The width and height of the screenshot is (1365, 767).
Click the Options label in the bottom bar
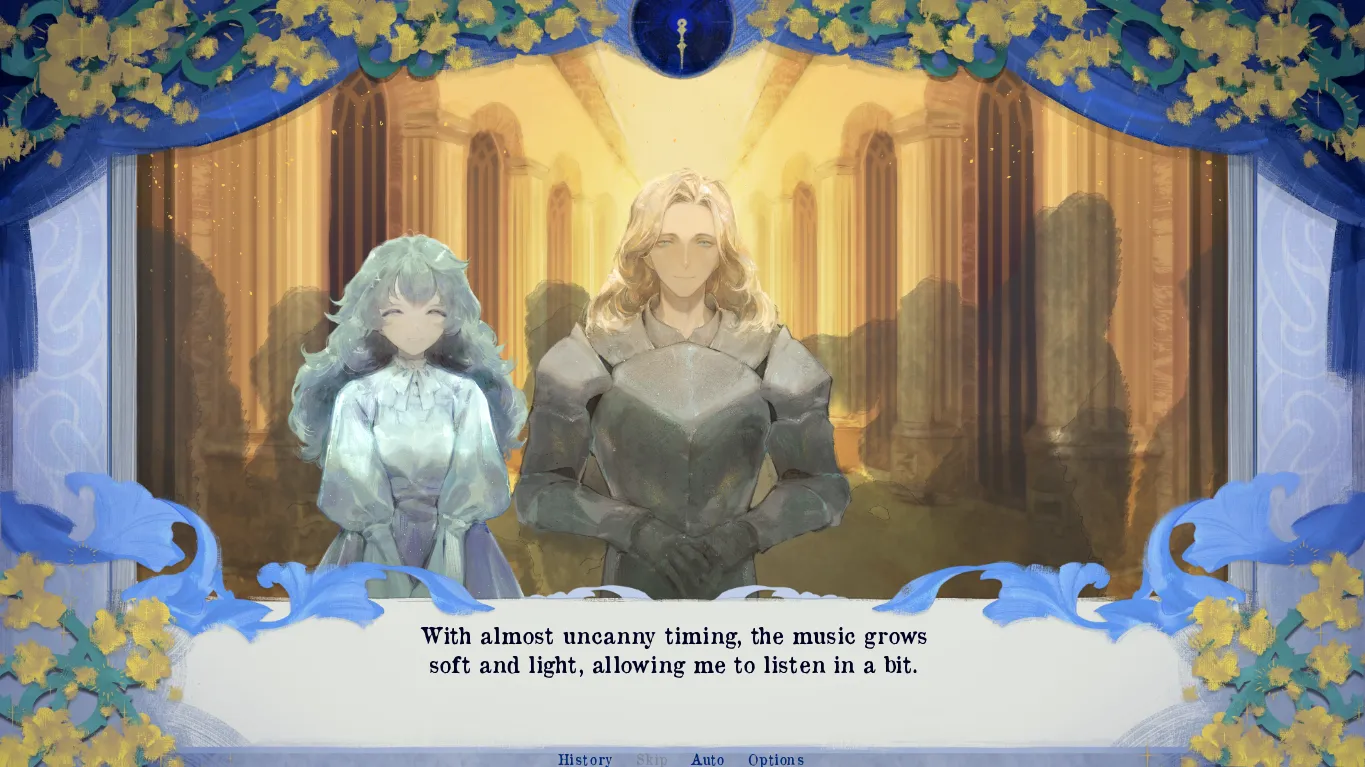point(775,759)
